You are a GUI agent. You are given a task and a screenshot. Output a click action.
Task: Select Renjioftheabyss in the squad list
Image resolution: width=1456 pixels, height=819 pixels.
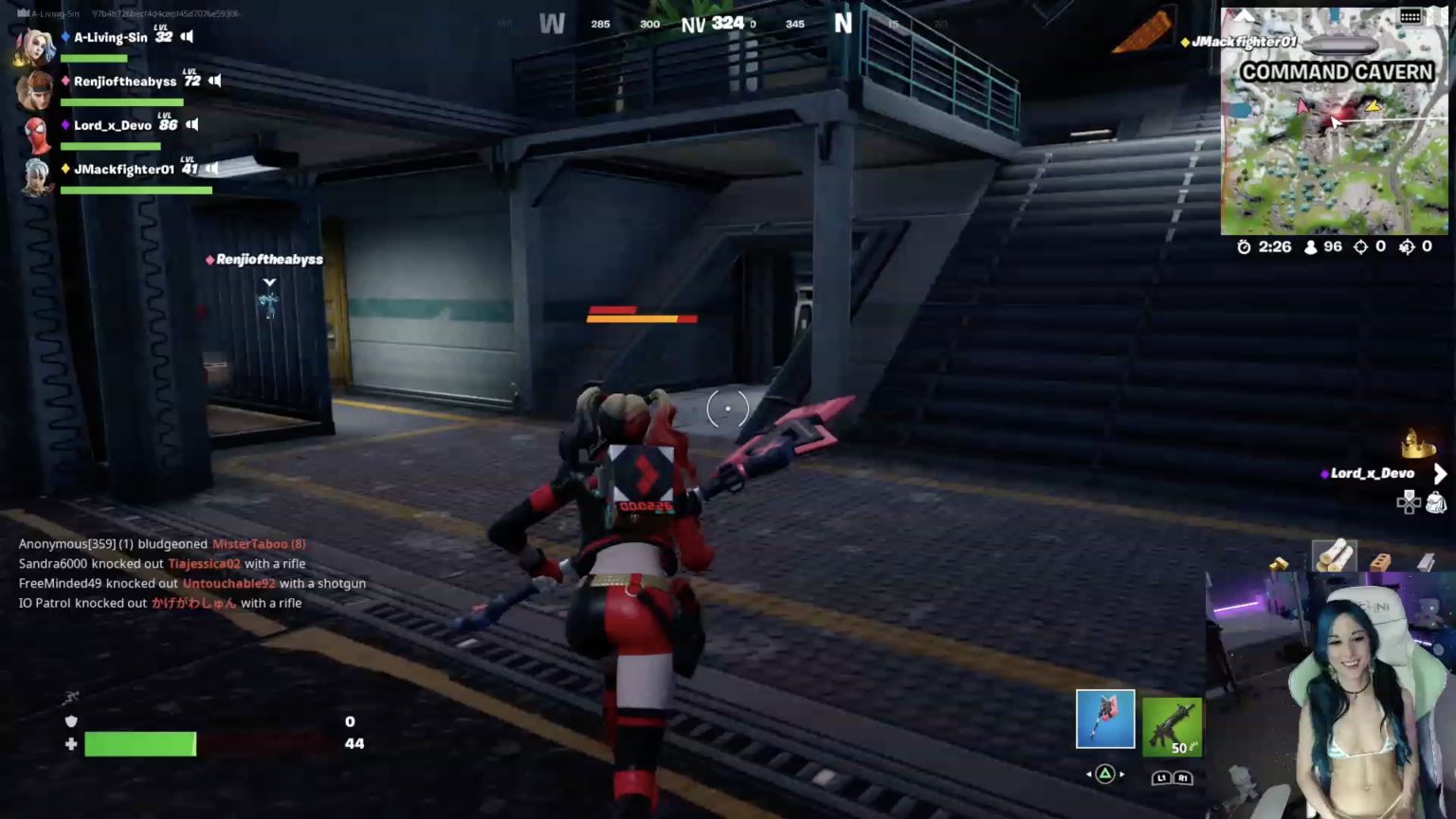pos(124,82)
